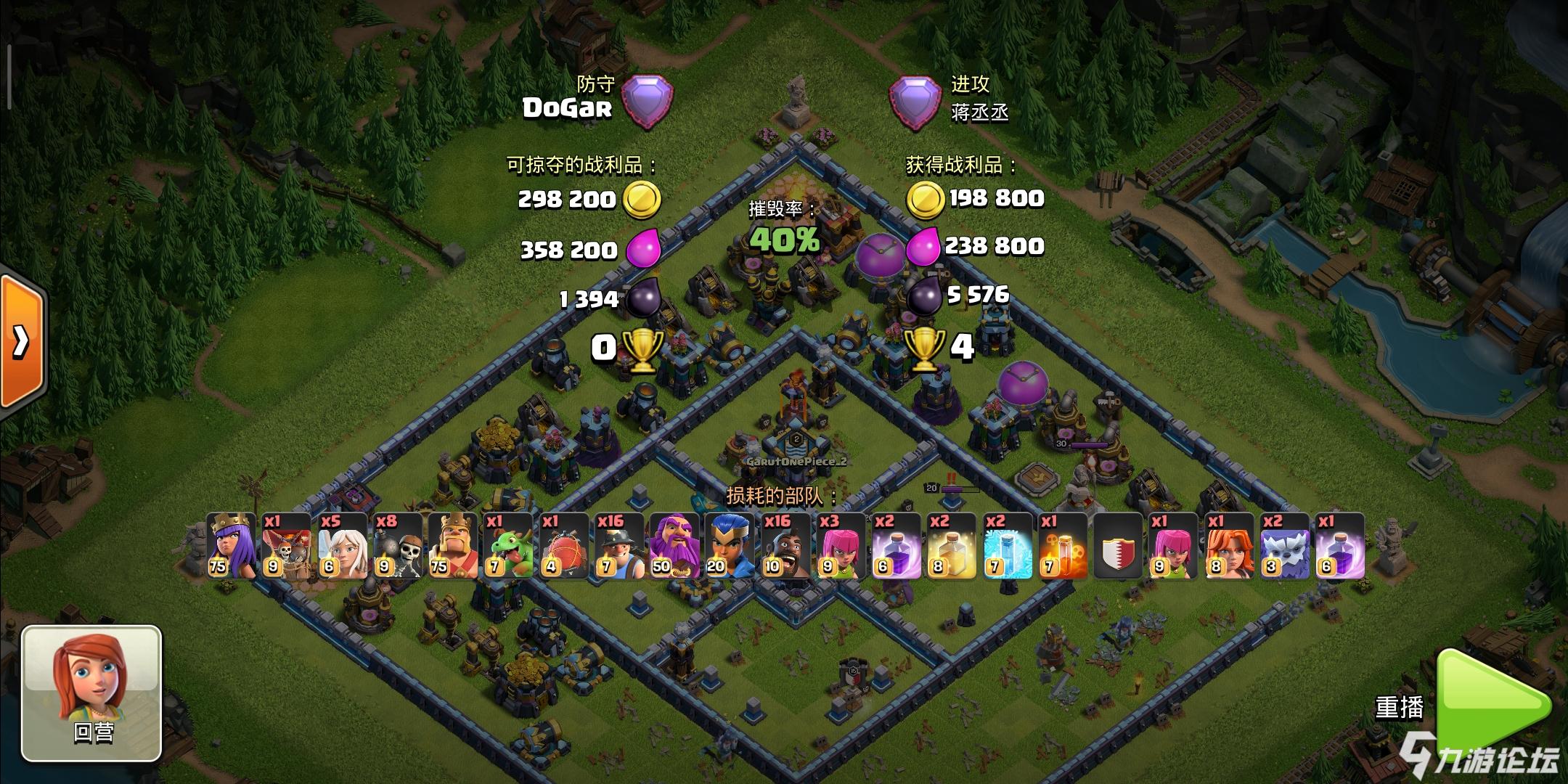
Task: Tap the Barbarian King hero icon
Action: [453, 546]
